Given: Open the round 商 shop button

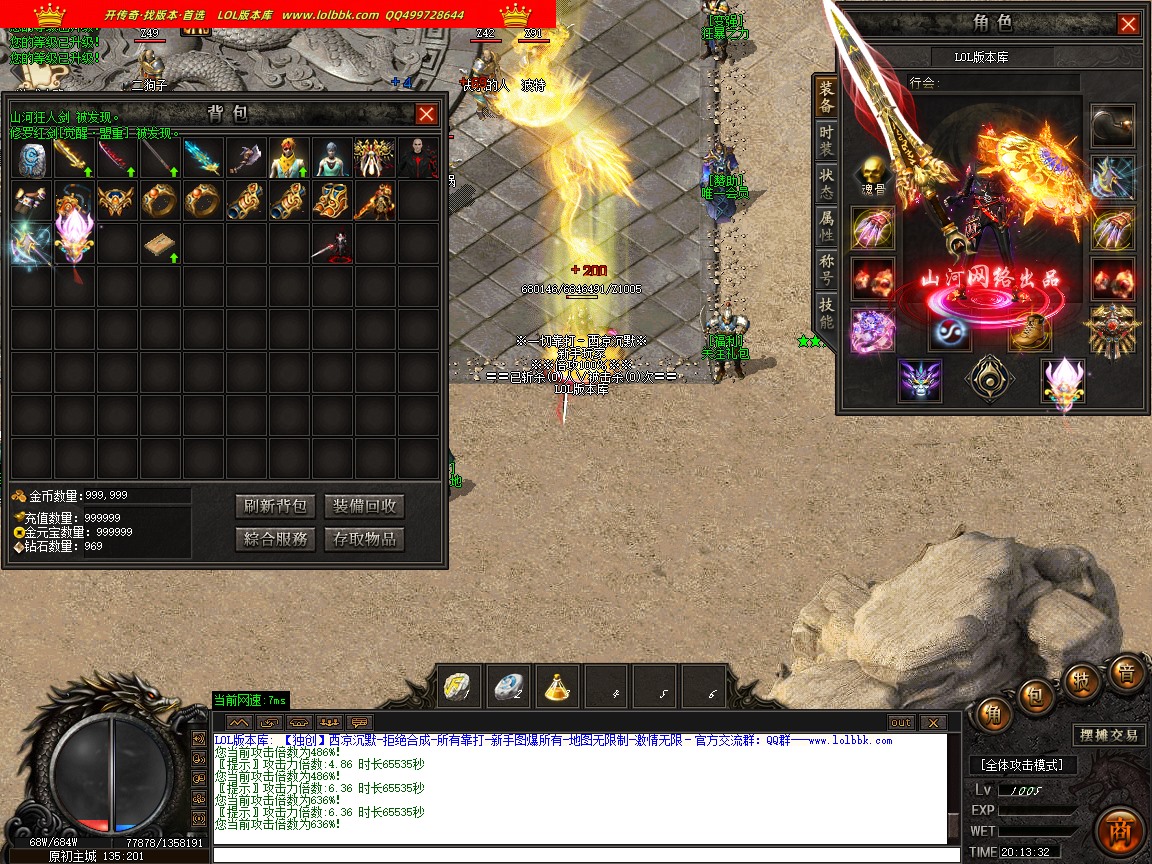Looking at the screenshot, I should tap(1118, 832).
